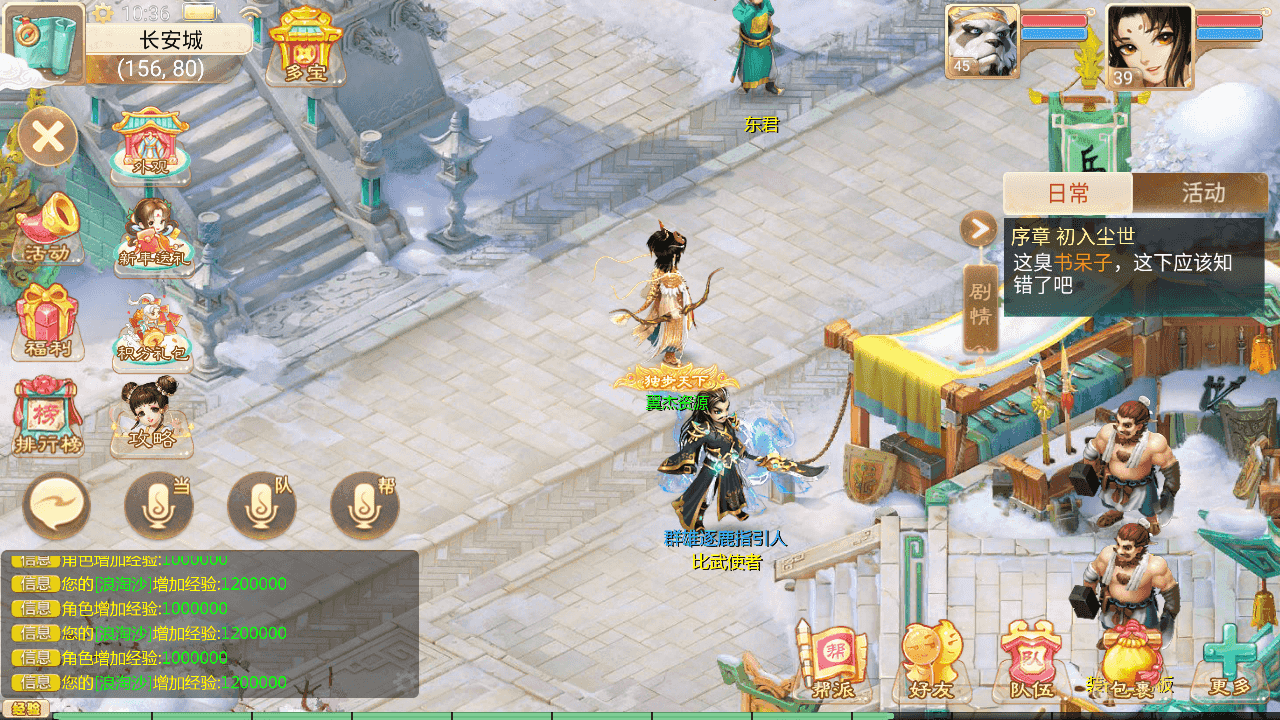Open the 帮派 guild menu
Screen dimensions: 1280x720
[832, 660]
